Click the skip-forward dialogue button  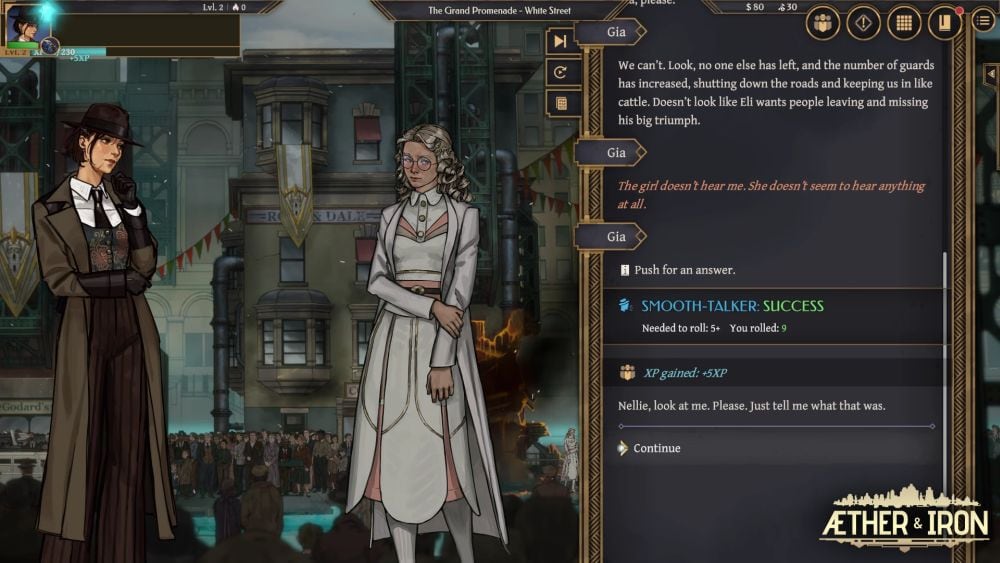point(561,41)
